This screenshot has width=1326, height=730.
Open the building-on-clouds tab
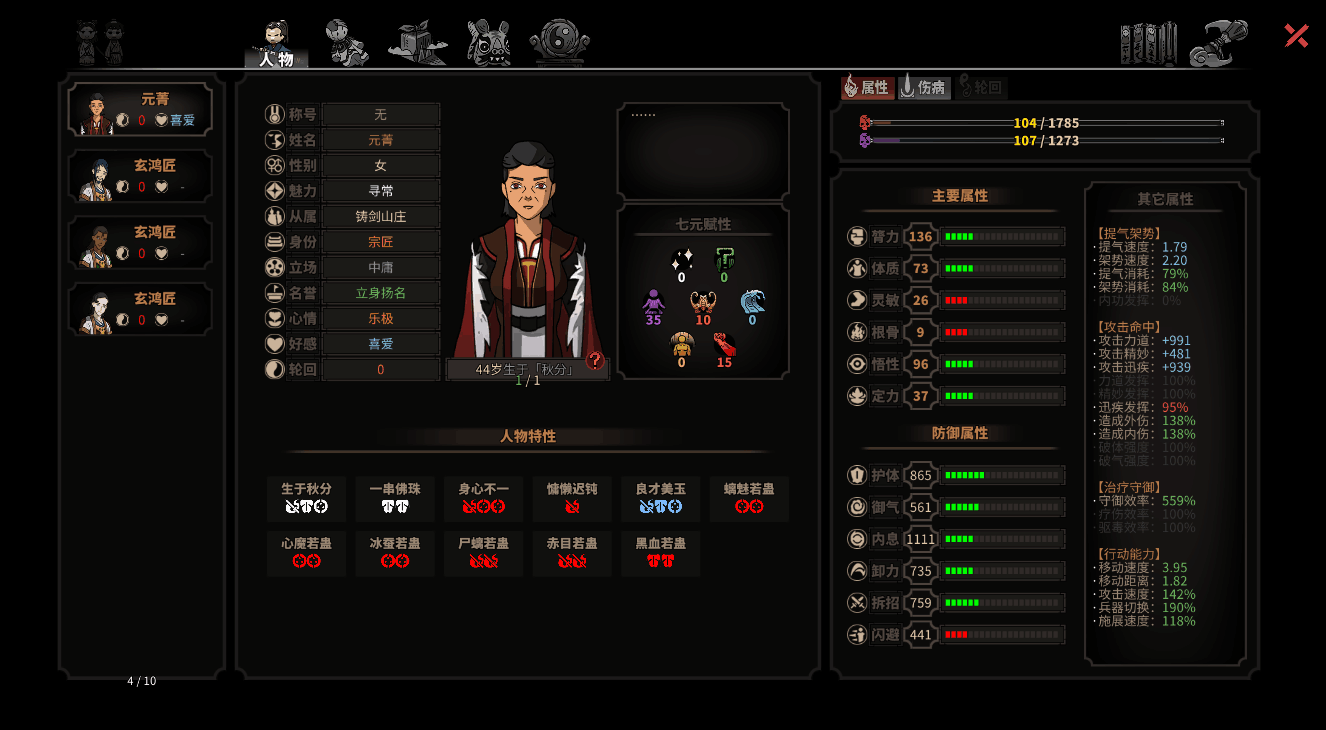[x=417, y=43]
